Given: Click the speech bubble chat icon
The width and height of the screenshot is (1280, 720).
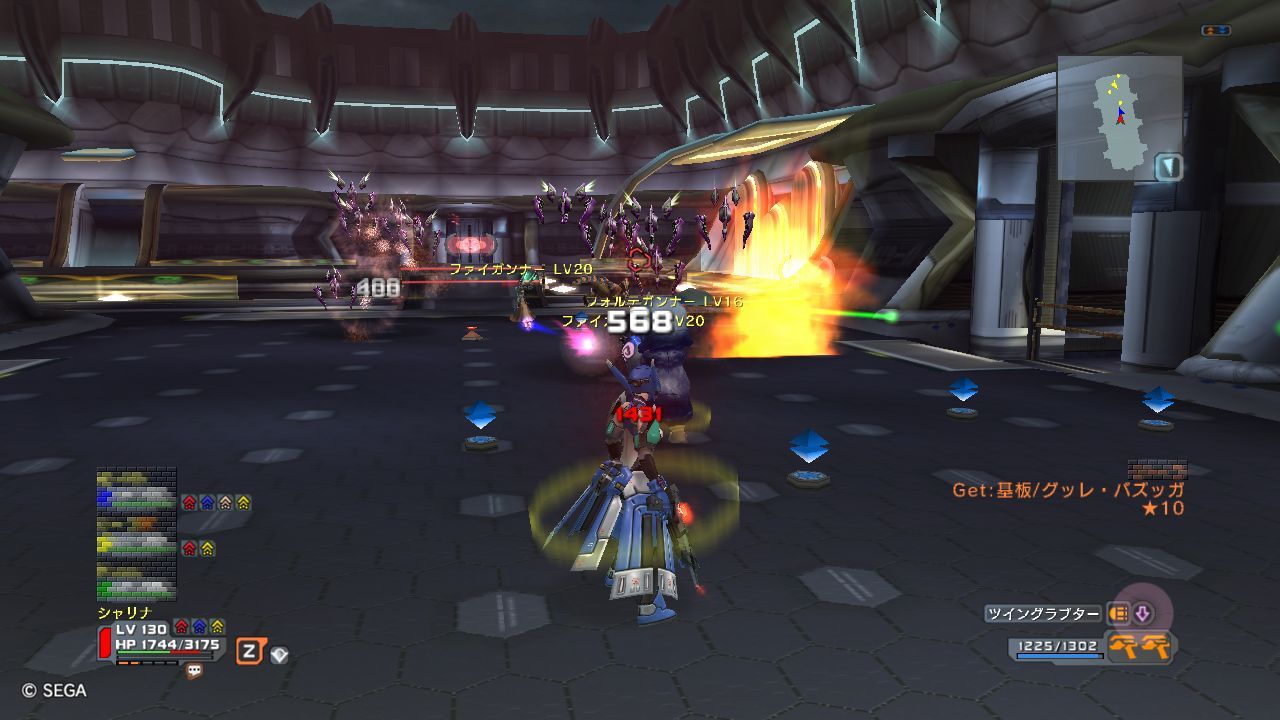Looking at the screenshot, I should (x=194, y=672).
